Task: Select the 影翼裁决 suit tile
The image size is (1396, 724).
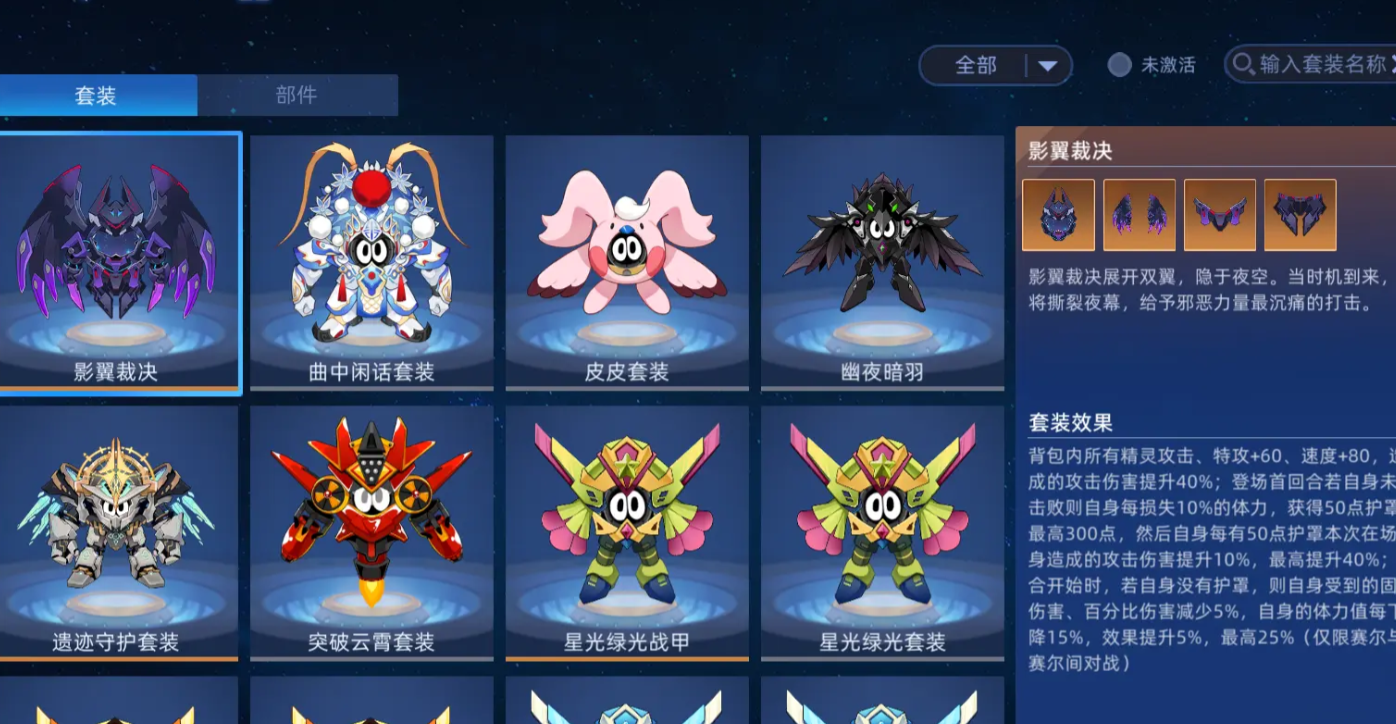Action: pyautogui.click(x=118, y=262)
